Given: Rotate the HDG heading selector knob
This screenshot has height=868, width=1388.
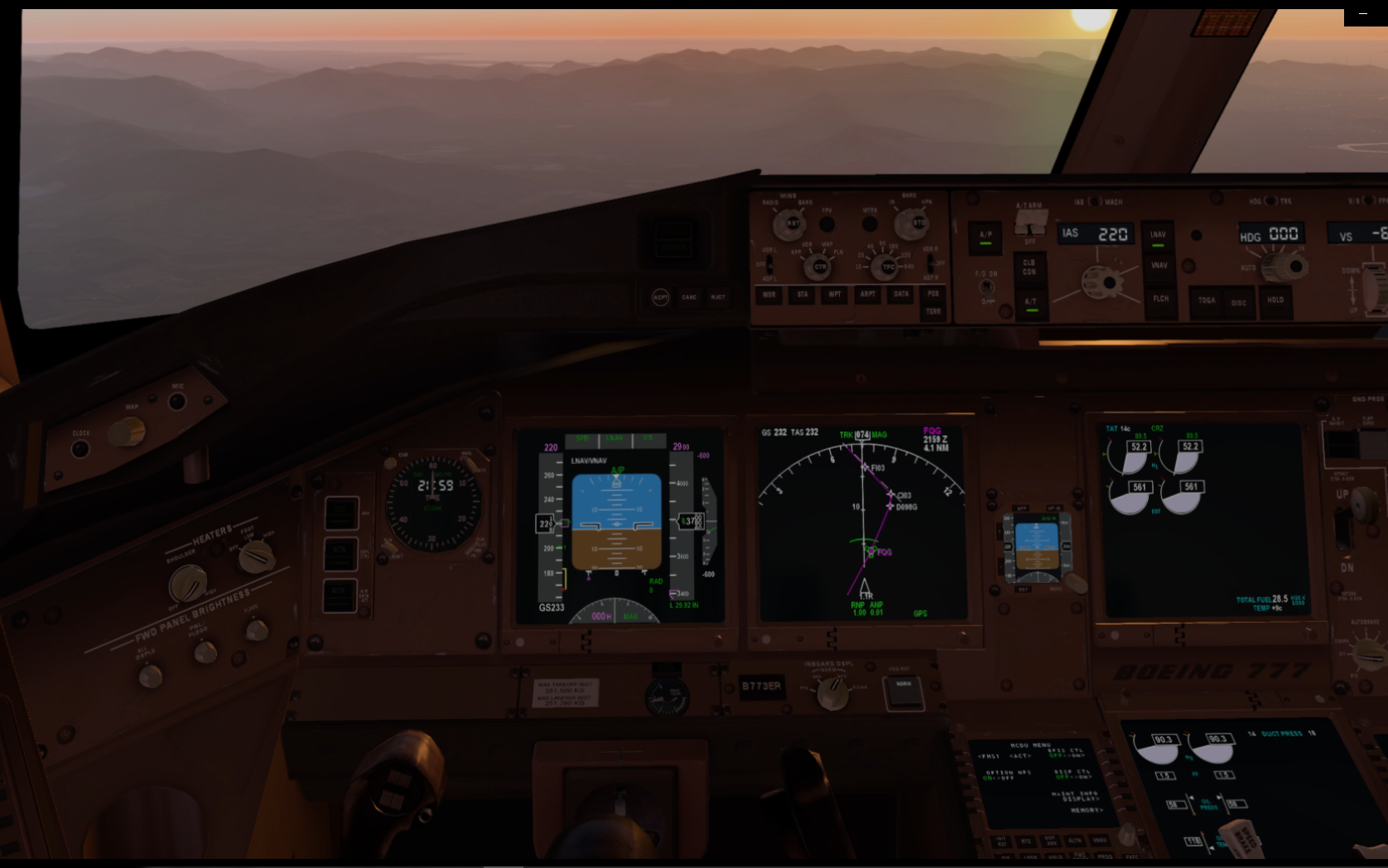Looking at the screenshot, I should pos(1283,268).
